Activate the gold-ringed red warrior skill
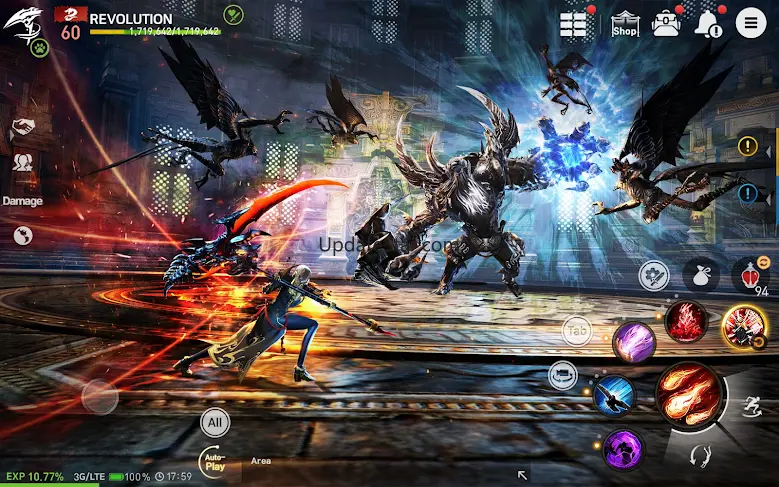The image size is (779, 487). [744, 325]
